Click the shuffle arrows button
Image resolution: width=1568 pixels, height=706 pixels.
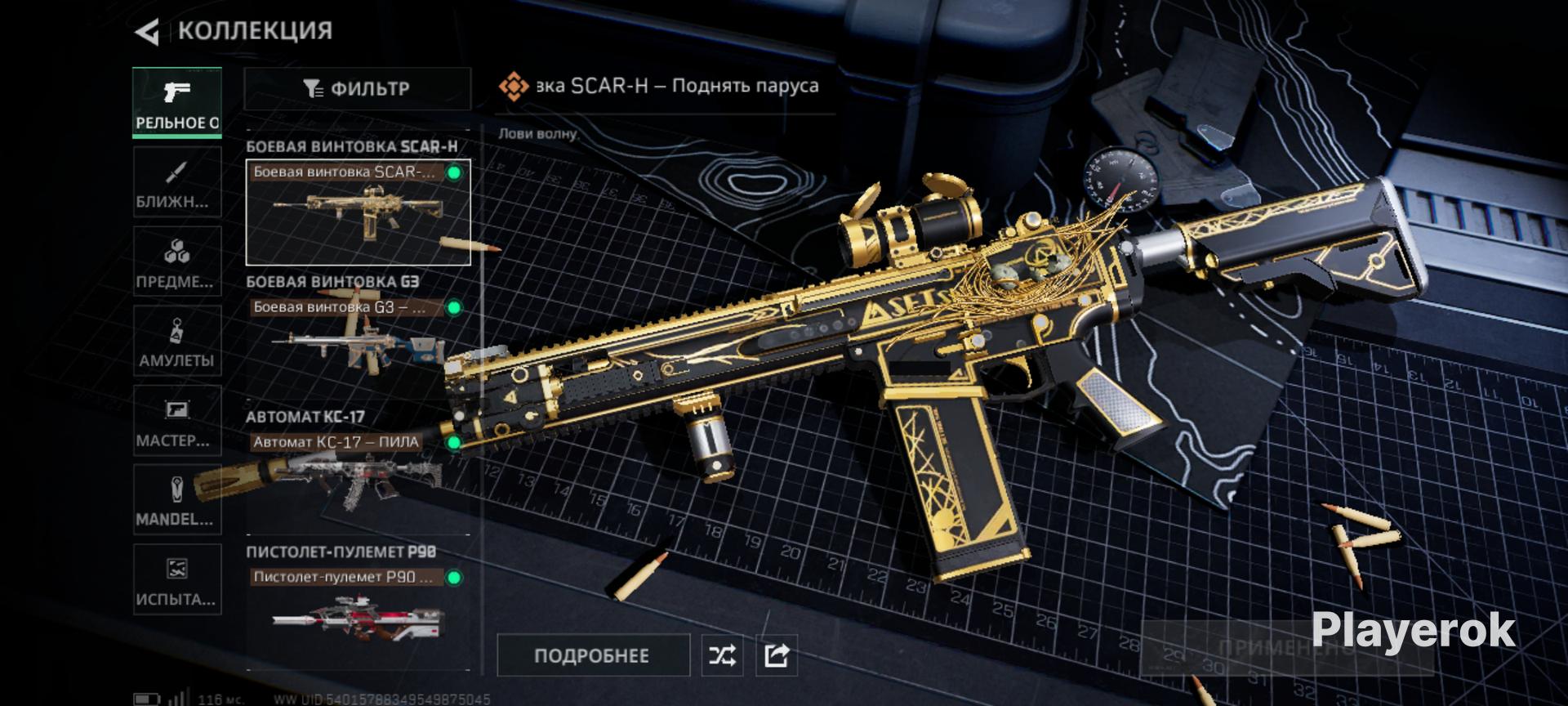click(723, 655)
